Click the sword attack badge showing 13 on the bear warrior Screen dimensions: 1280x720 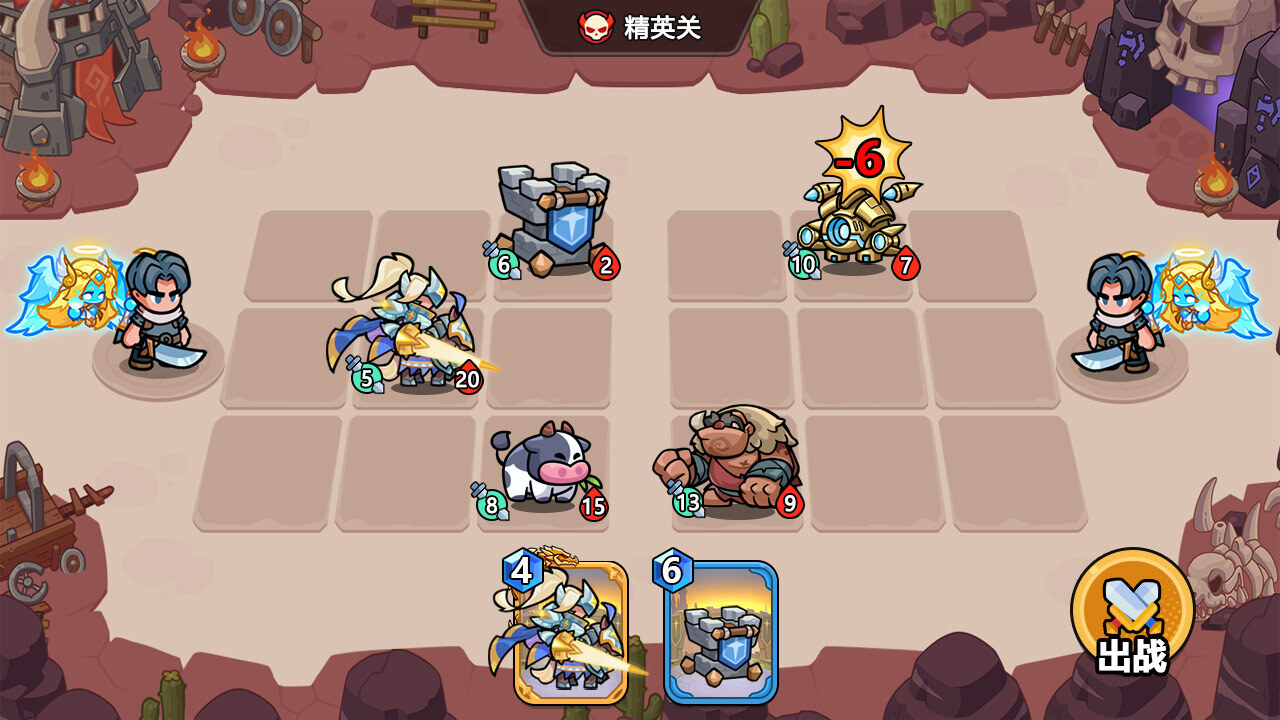(686, 504)
